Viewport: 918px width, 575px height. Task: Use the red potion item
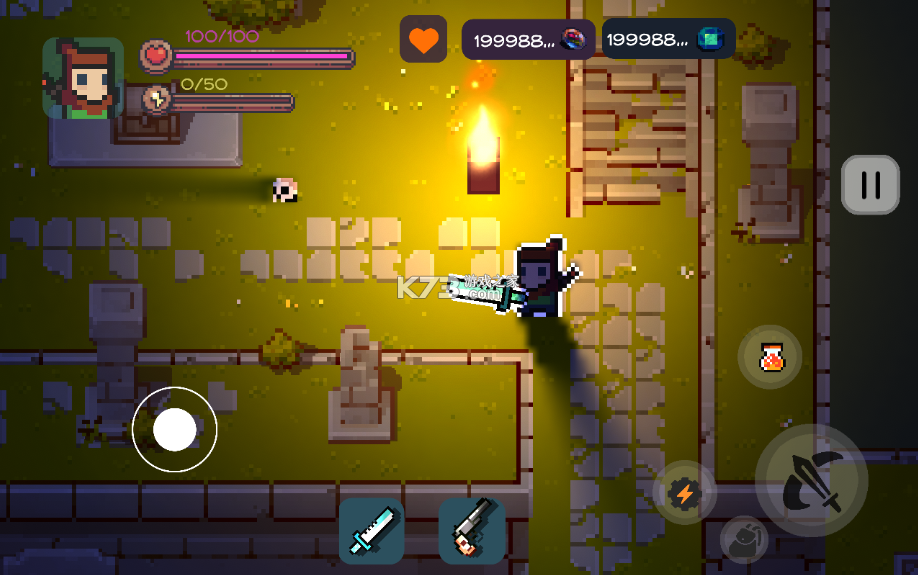coord(770,357)
